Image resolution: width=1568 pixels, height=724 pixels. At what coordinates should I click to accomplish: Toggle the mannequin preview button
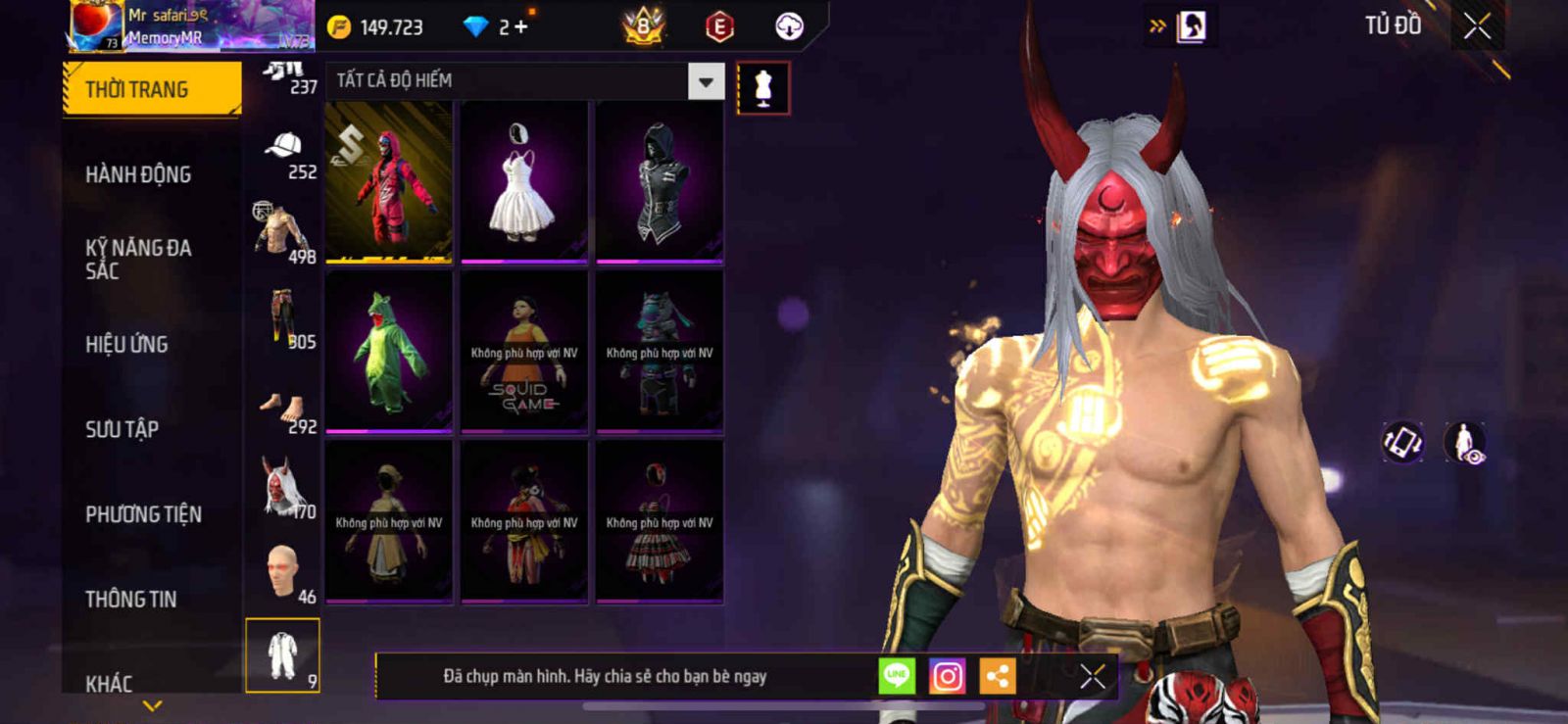(763, 88)
